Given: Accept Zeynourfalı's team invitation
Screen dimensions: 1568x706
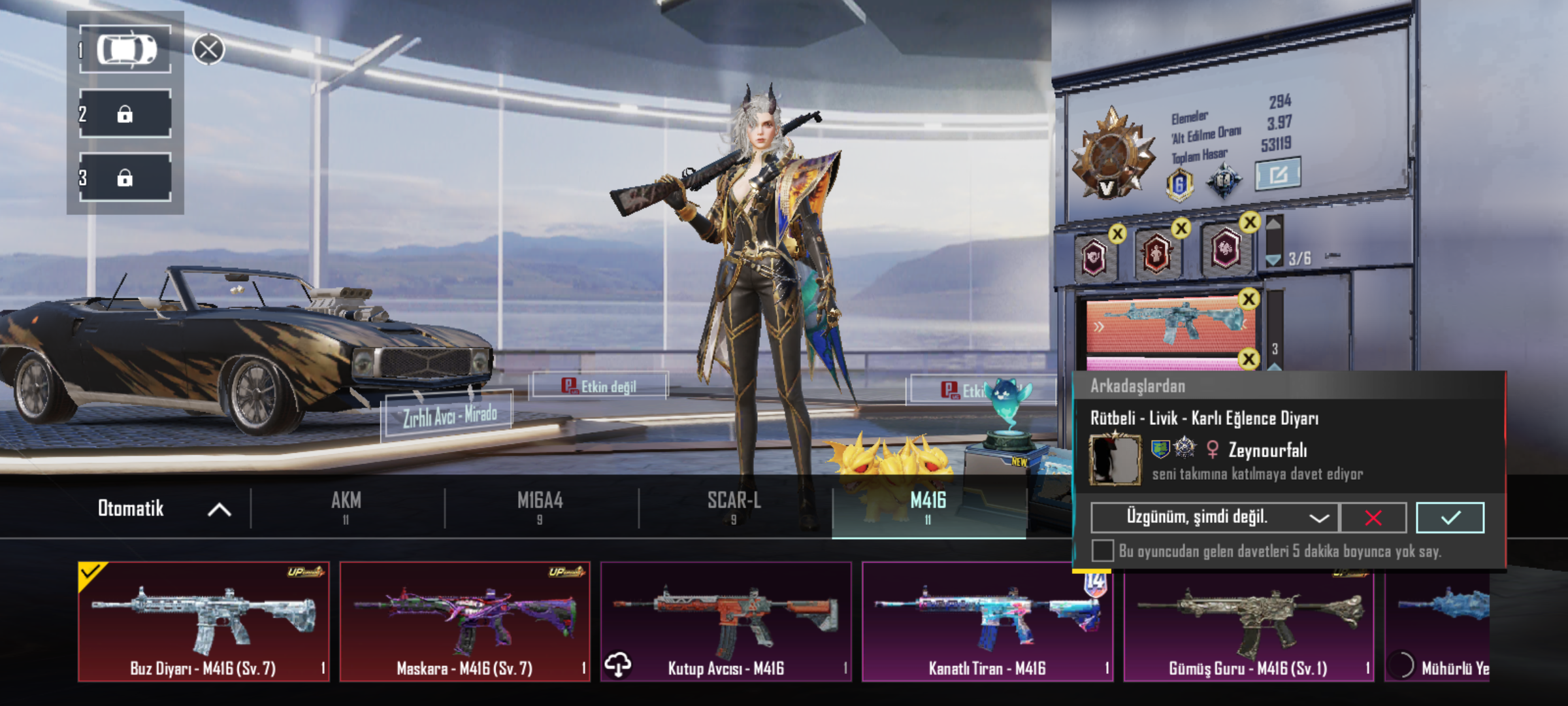Looking at the screenshot, I should (x=1450, y=518).
